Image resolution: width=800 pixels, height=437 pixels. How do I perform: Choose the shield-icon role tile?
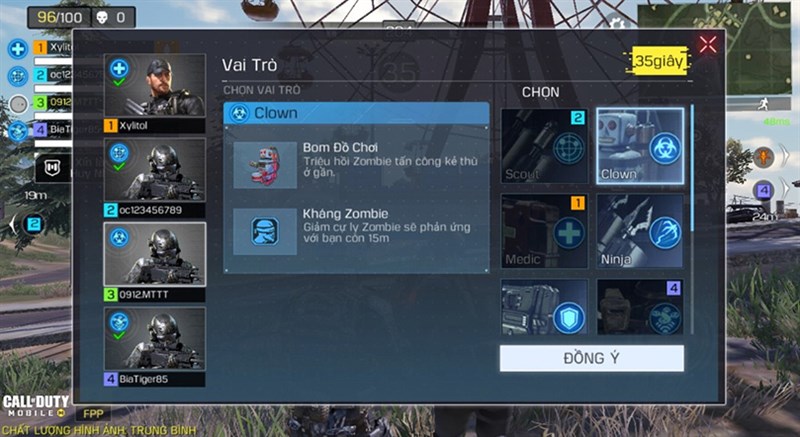point(545,307)
